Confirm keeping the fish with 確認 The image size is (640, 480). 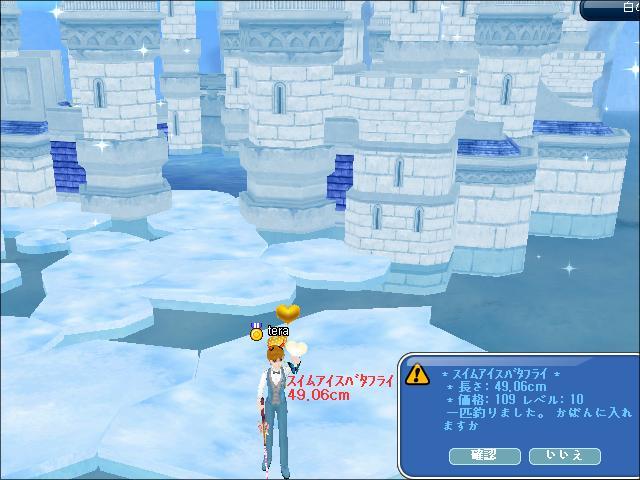coord(485,455)
